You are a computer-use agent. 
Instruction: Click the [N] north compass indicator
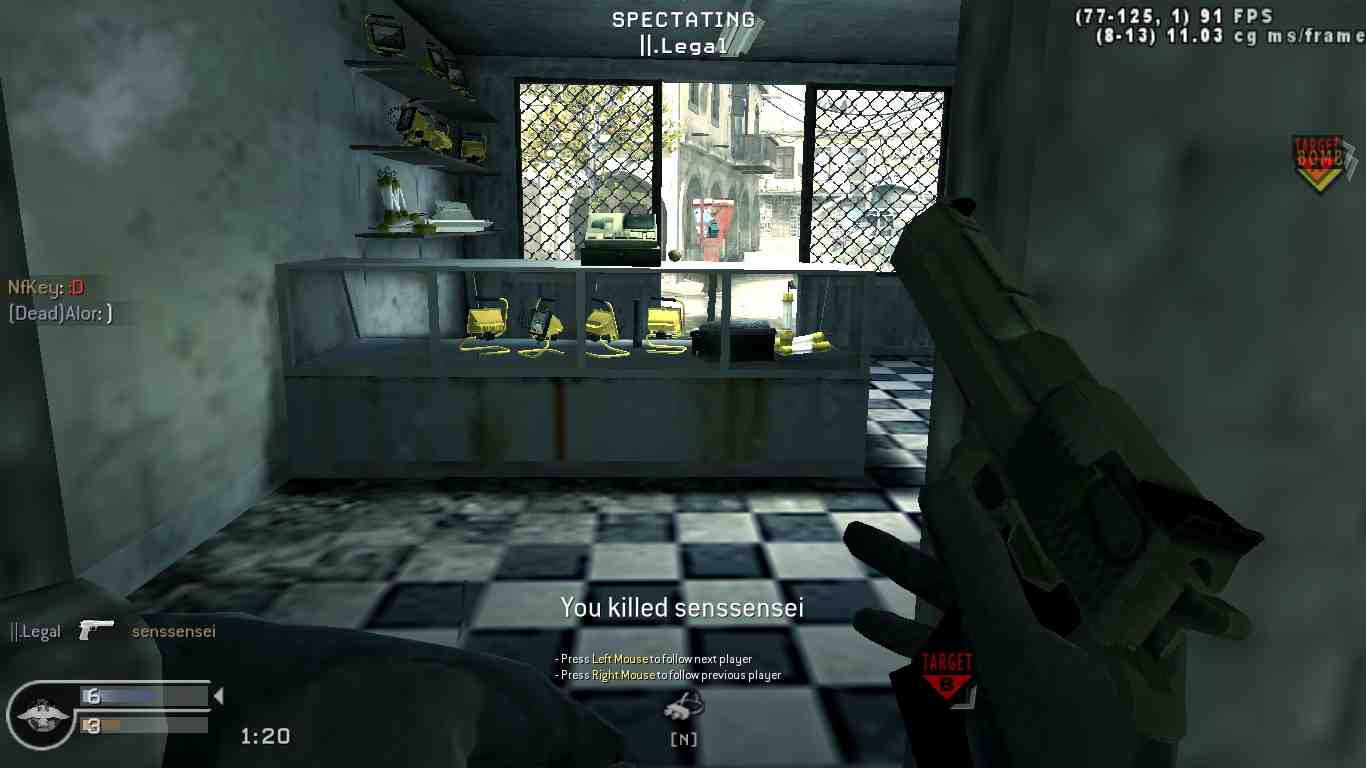(683, 740)
